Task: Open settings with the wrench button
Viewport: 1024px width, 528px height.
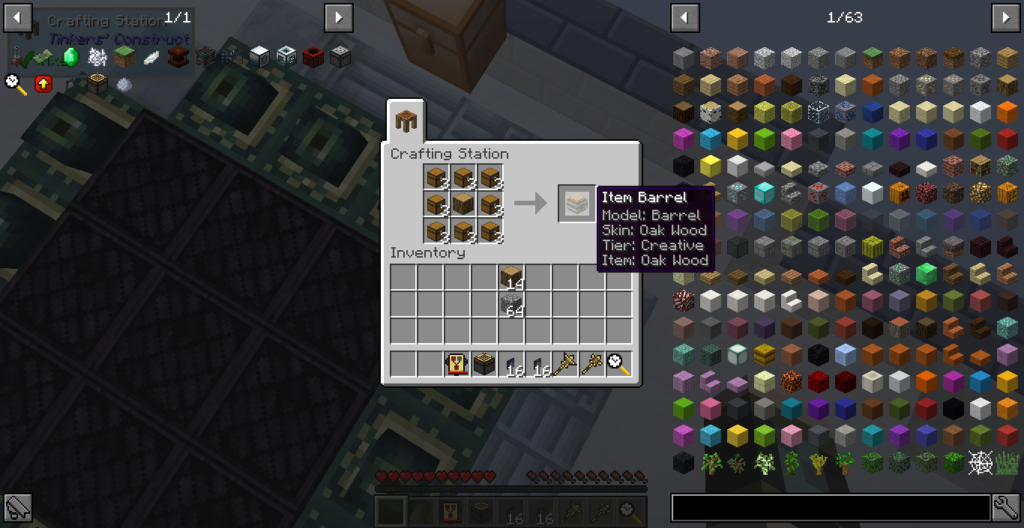Action: point(1006,508)
